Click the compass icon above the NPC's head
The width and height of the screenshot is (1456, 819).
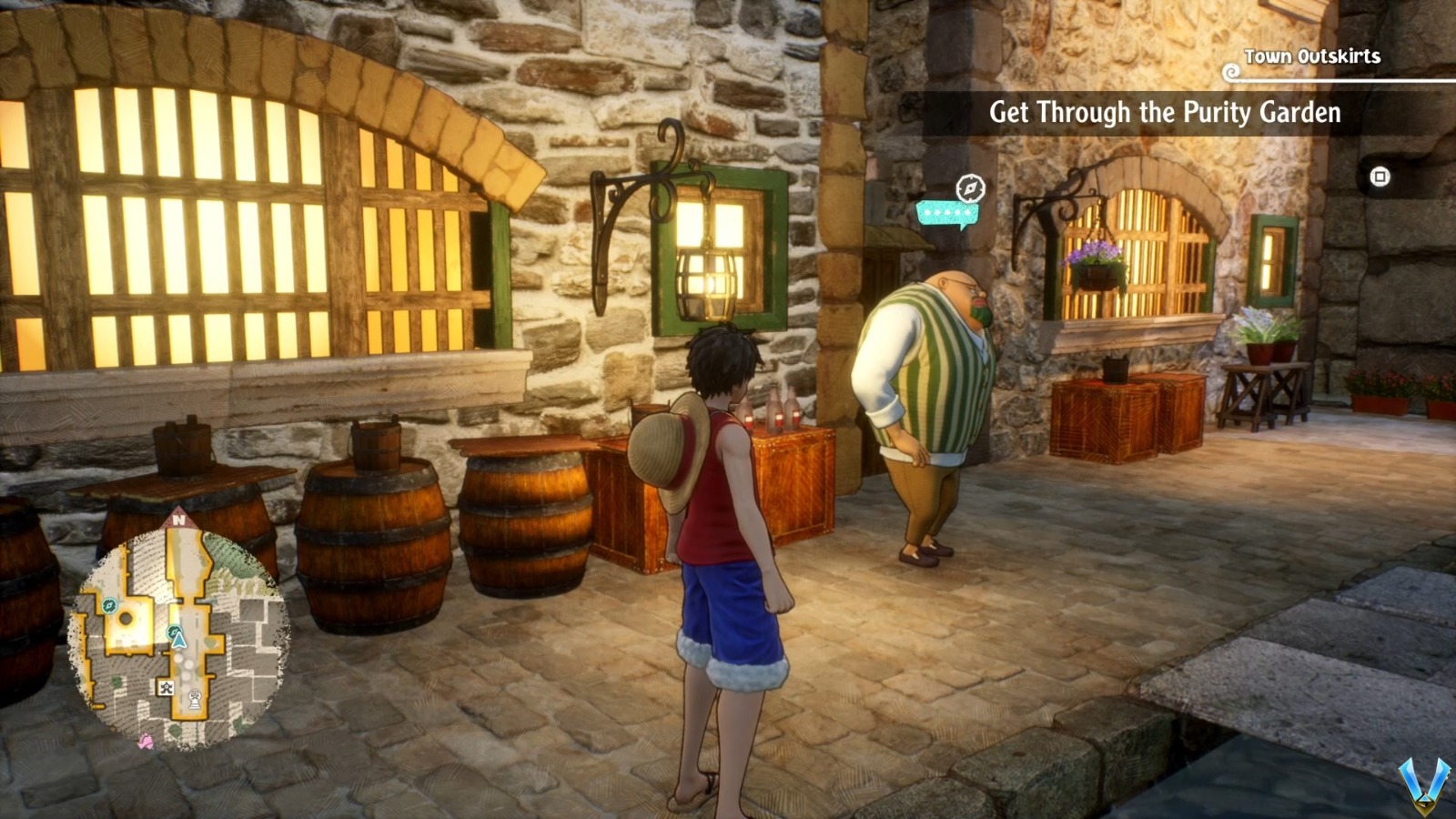[971, 187]
